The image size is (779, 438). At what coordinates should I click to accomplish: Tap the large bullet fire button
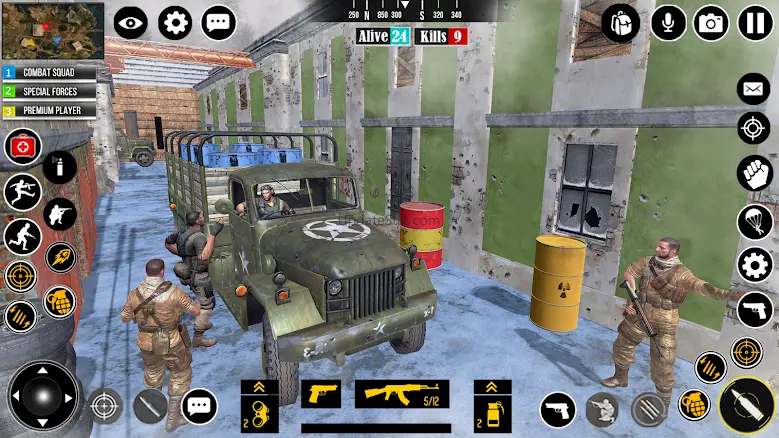(x=747, y=406)
